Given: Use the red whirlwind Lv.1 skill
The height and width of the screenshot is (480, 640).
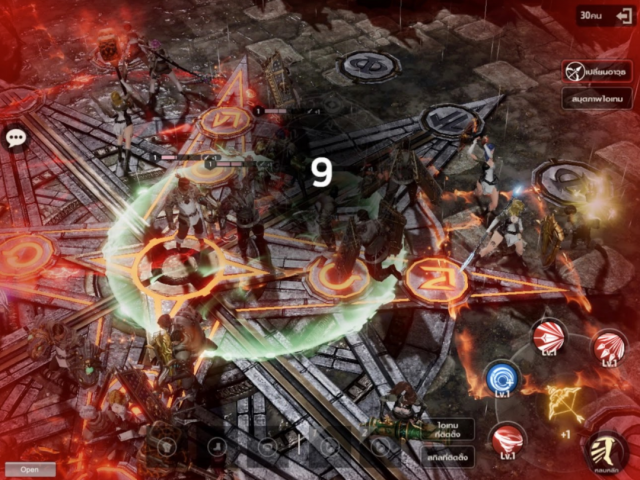Looking at the screenshot, I should [x=510, y=440].
